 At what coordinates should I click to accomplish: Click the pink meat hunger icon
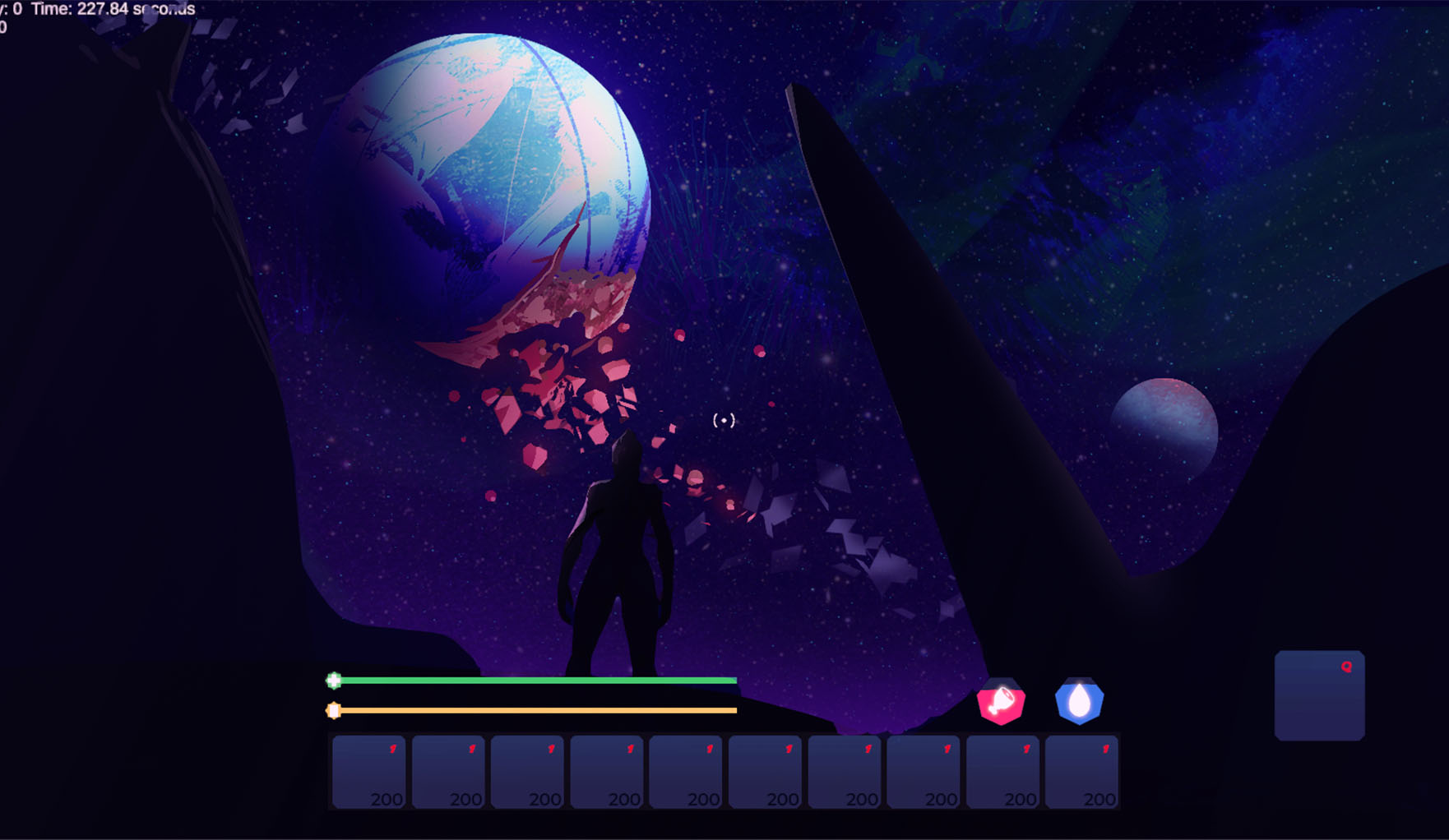(x=1001, y=702)
